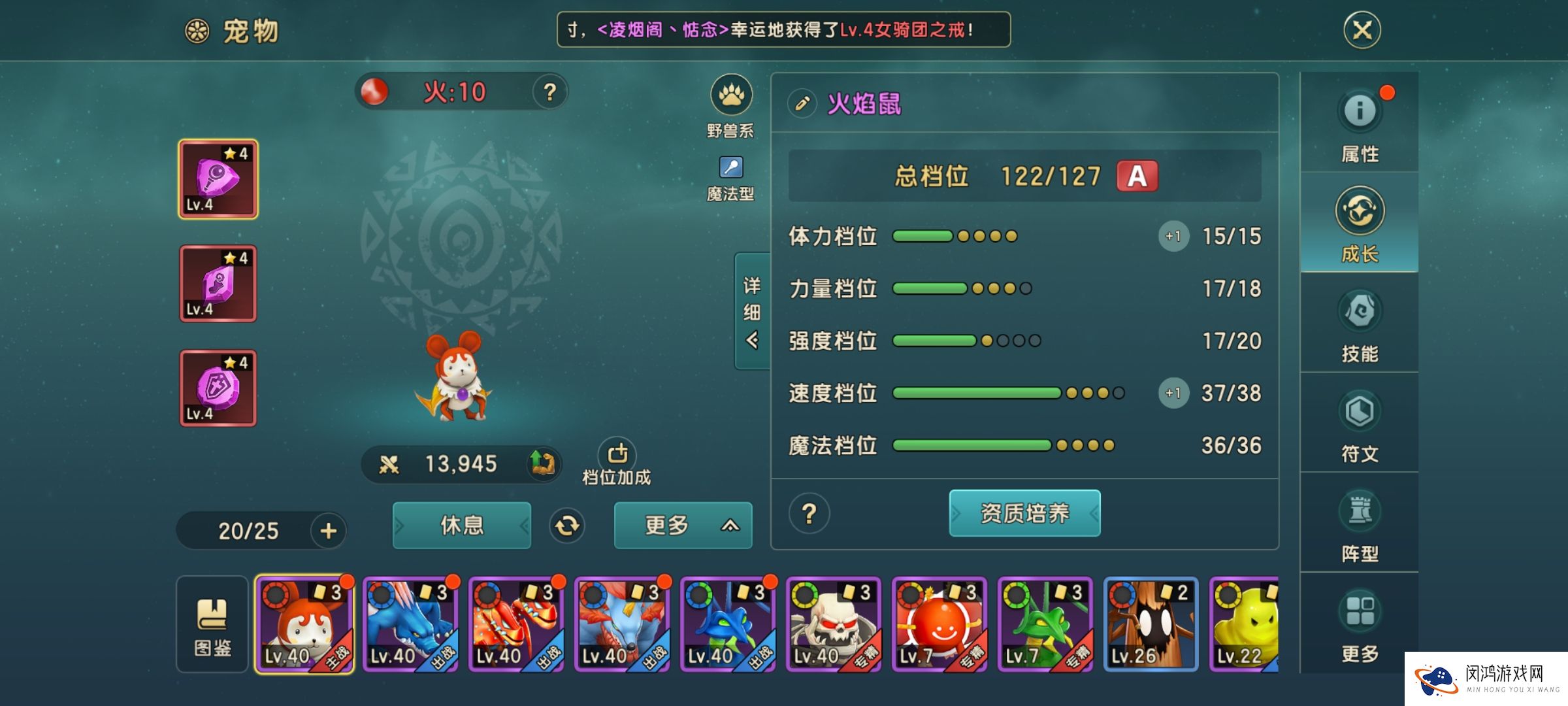The height and width of the screenshot is (706, 1568).
Task: Click the pencil icon to rename 火焰鼠
Action: click(802, 103)
